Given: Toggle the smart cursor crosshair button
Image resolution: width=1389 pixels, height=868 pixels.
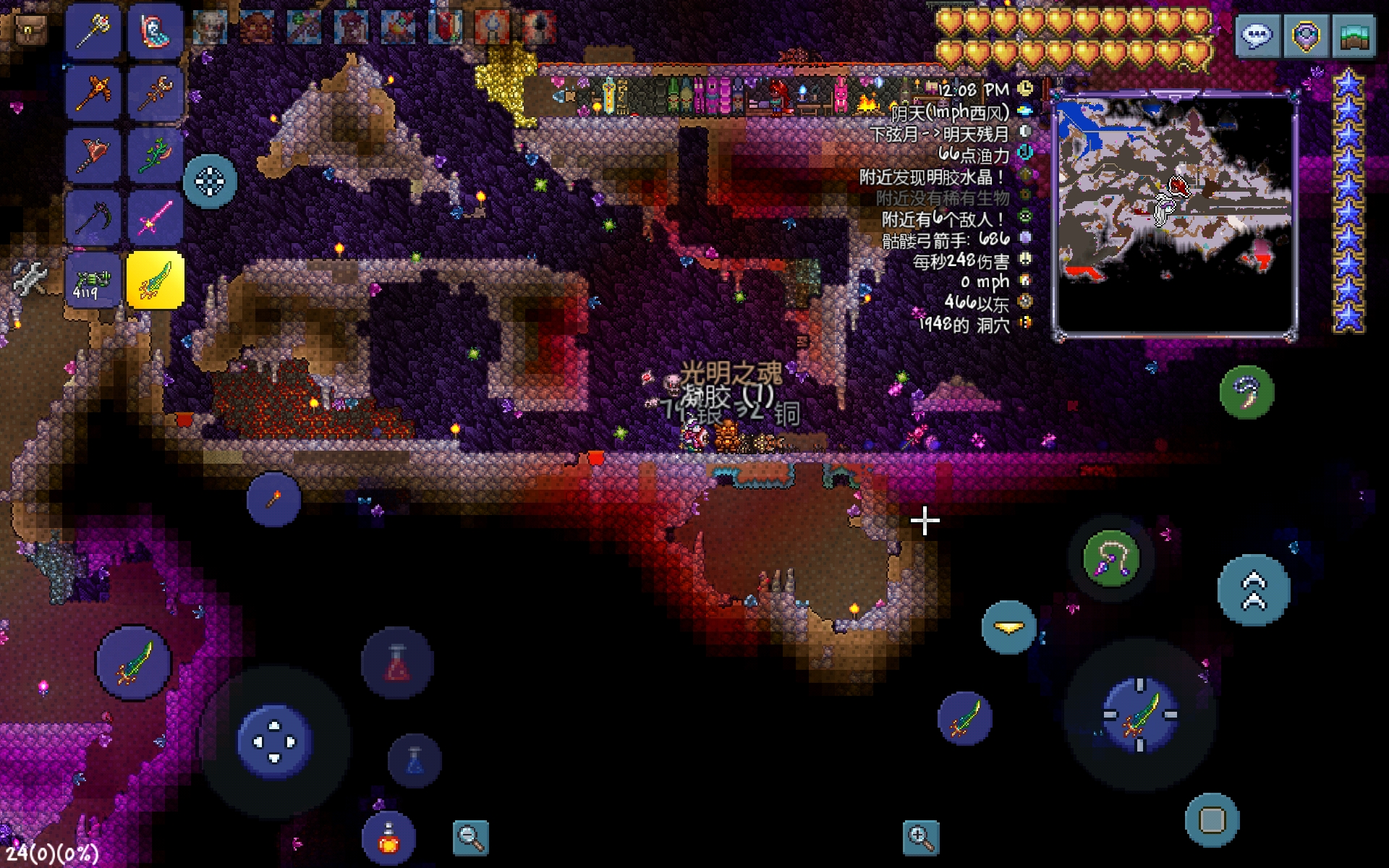Looking at the screenshot, I should (x=210, y=181).
